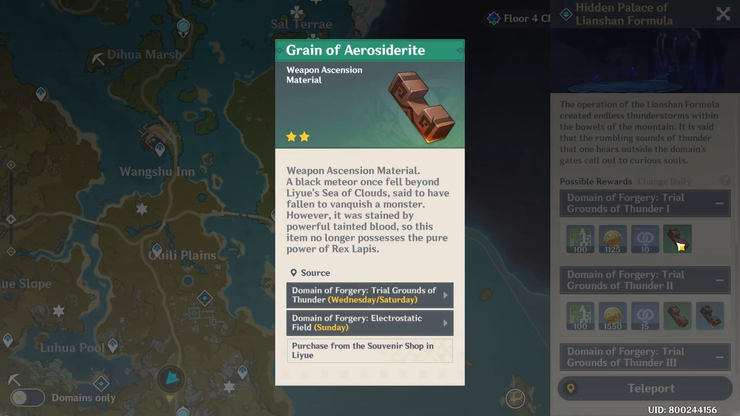The width and height of the screenshot is (740, 416).
Task: Click the Change Daily rewards link
Action: (x=666, y=181)
